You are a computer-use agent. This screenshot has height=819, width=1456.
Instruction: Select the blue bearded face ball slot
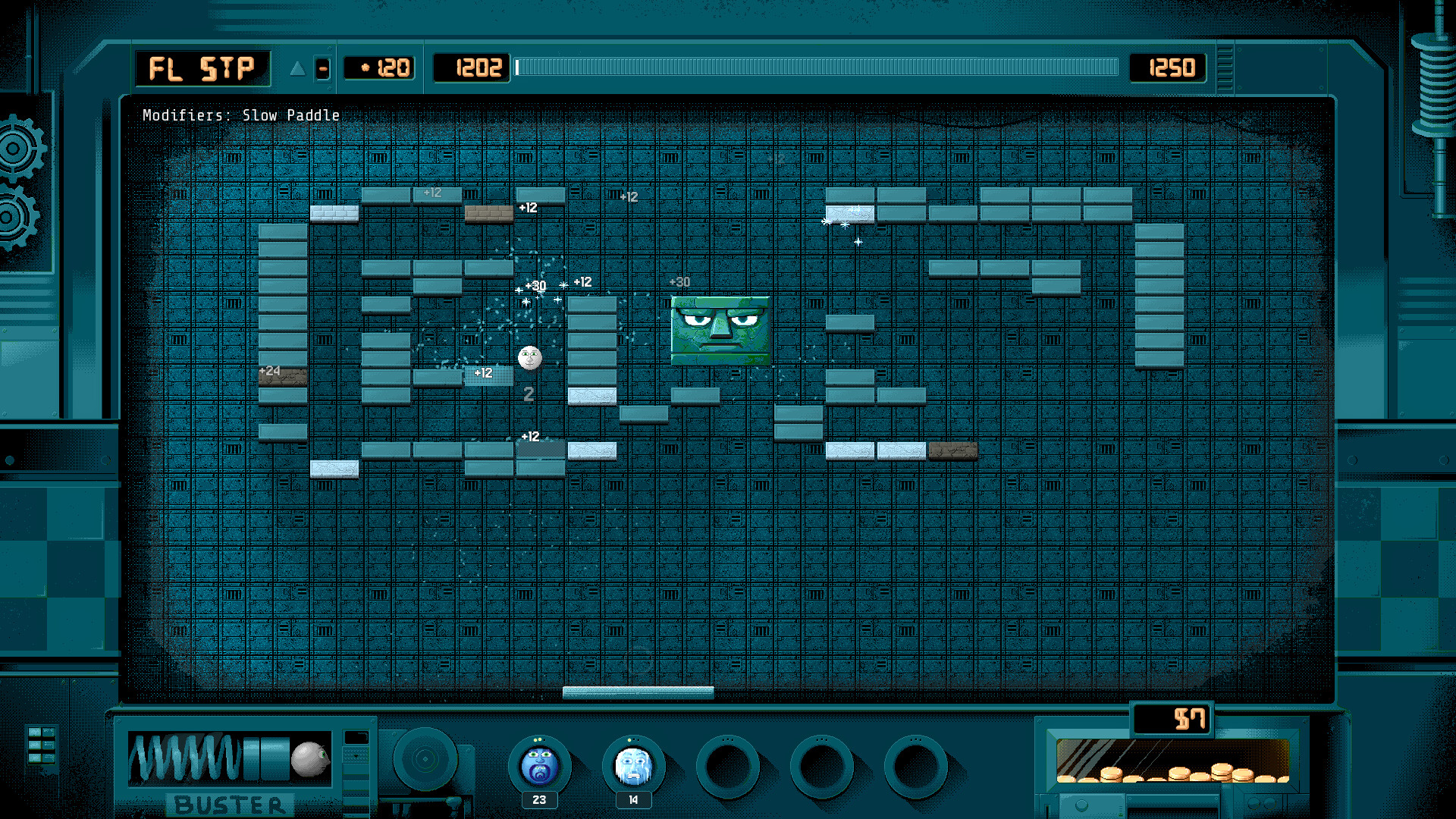(x=539, y=766)
